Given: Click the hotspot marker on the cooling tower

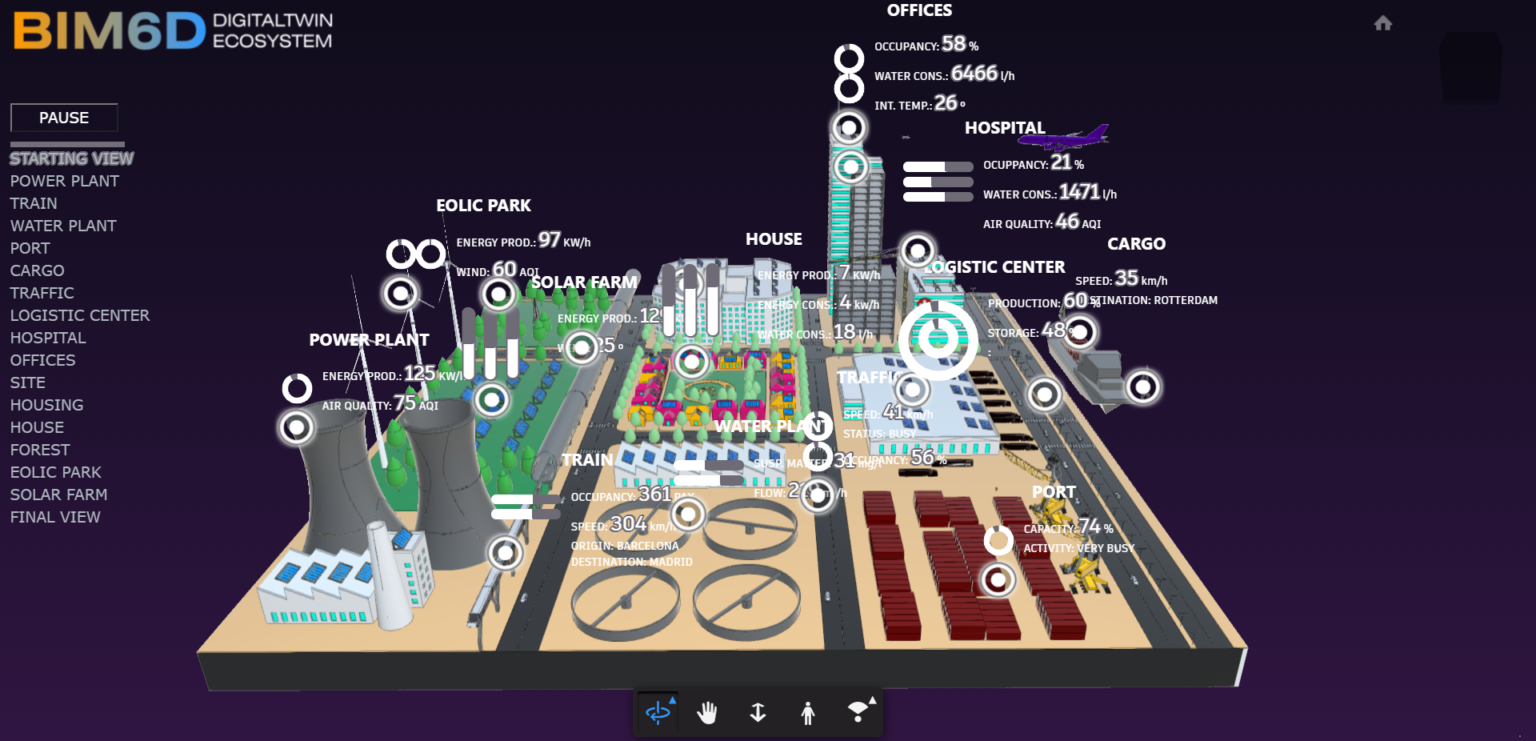Looking at the screenshot, I should coord(297,427).
